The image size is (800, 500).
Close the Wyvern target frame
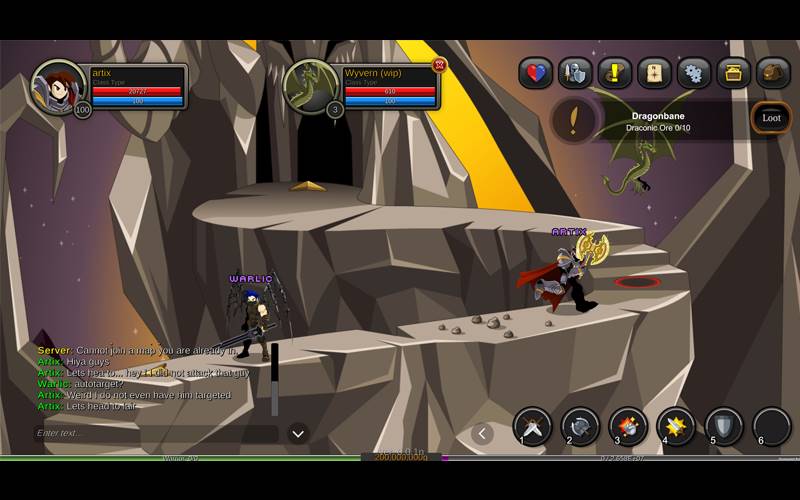pyautogui.click(x=438, y=66)
